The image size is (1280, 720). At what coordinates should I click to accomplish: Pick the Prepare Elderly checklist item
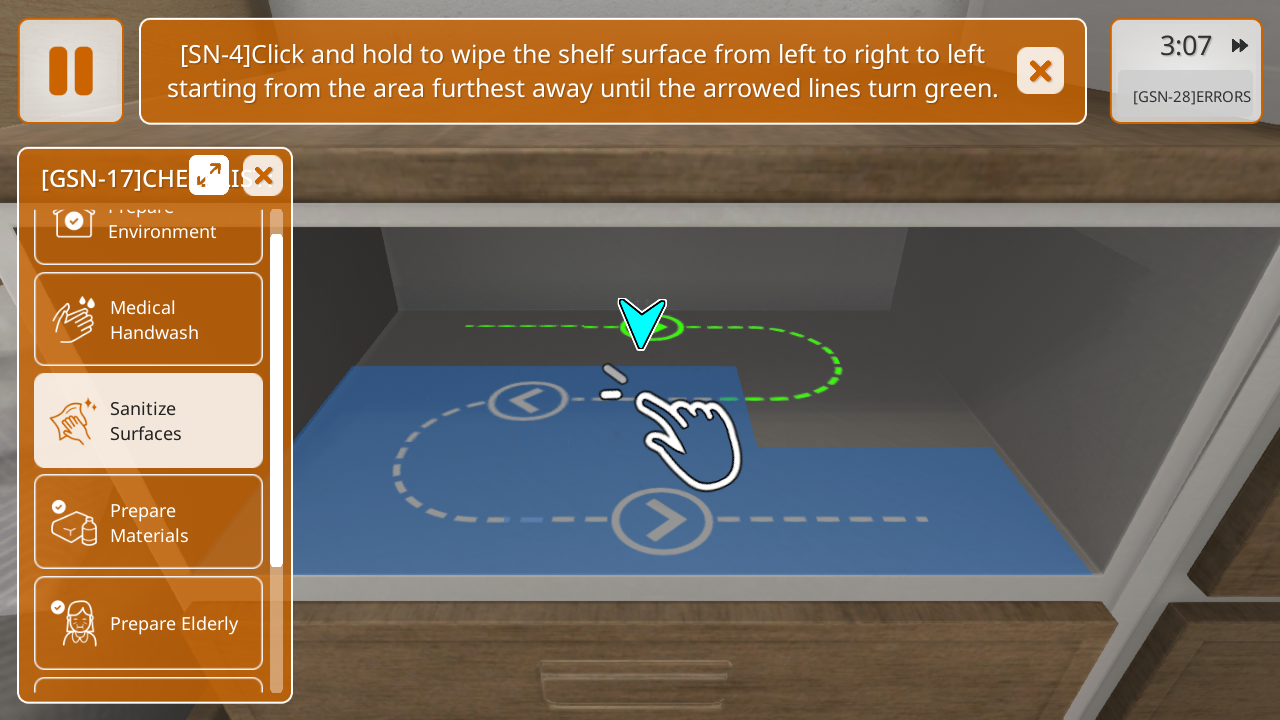coord(148,623)
